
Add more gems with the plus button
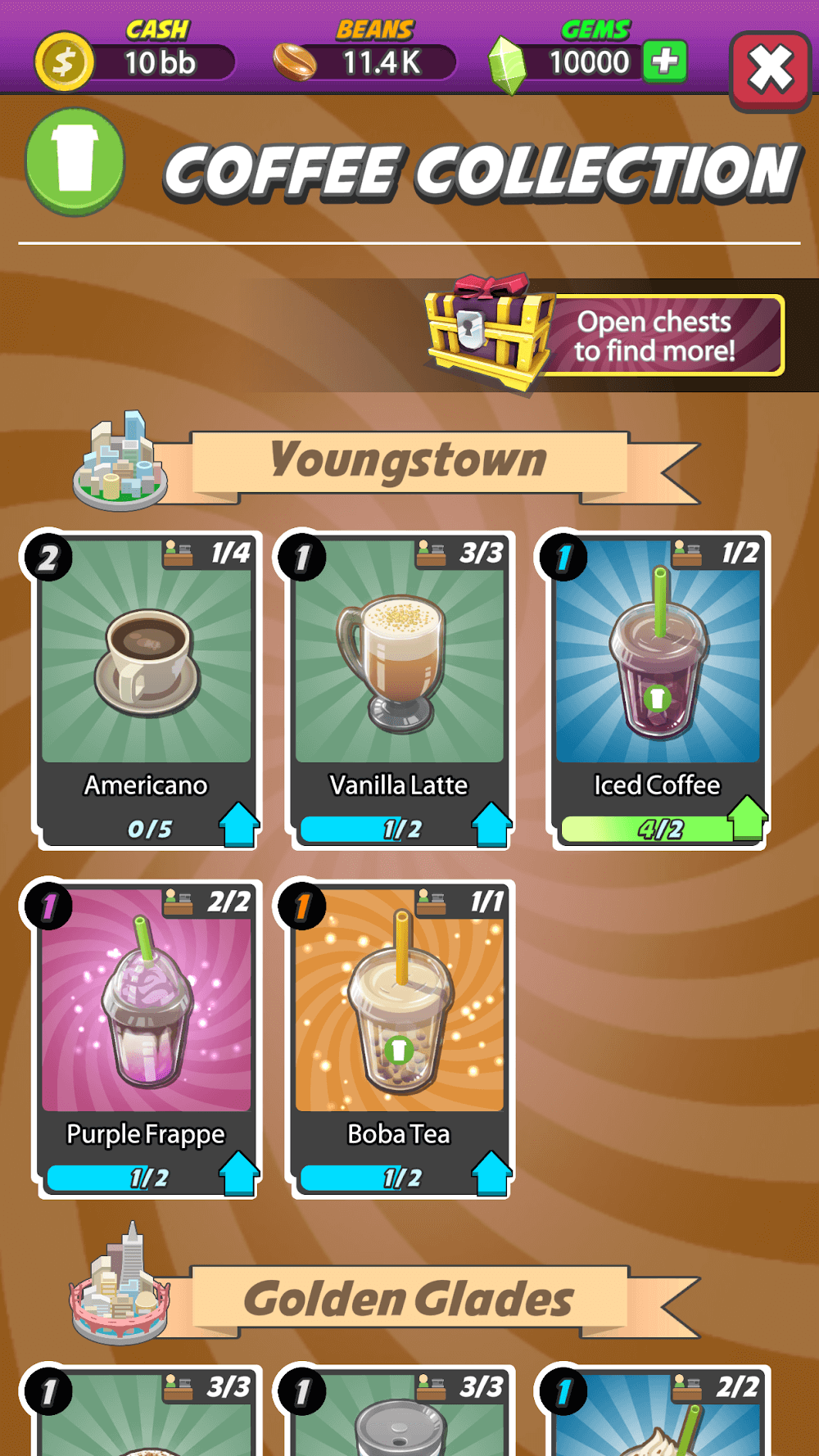click(664, 61)
